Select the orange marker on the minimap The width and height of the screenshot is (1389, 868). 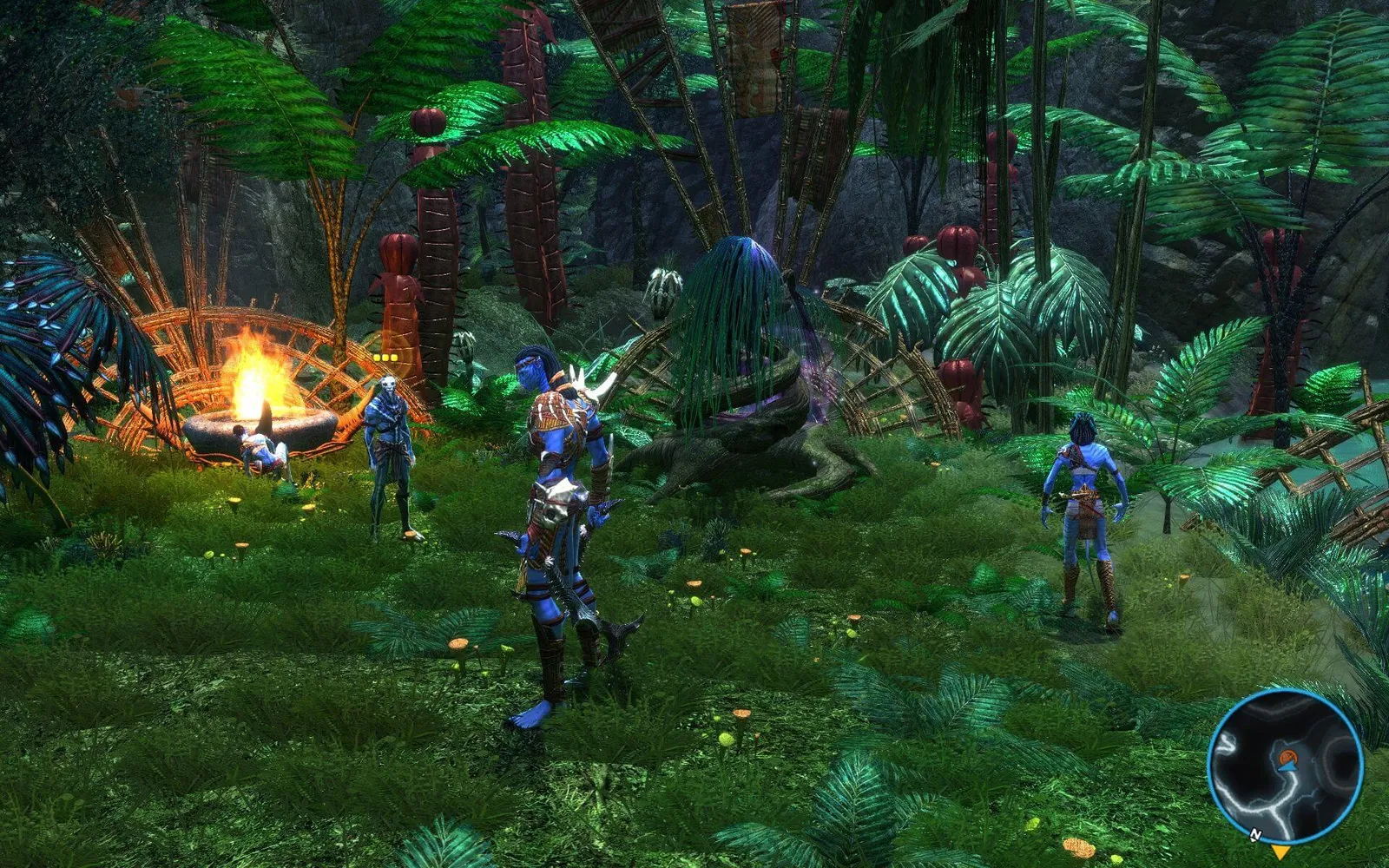(x=1287, y=757)
